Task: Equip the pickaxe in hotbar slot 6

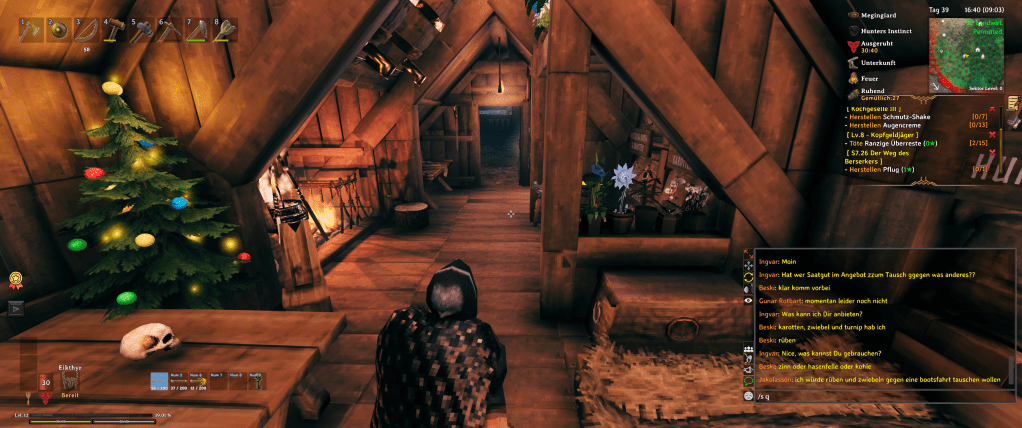Action: 170,32
